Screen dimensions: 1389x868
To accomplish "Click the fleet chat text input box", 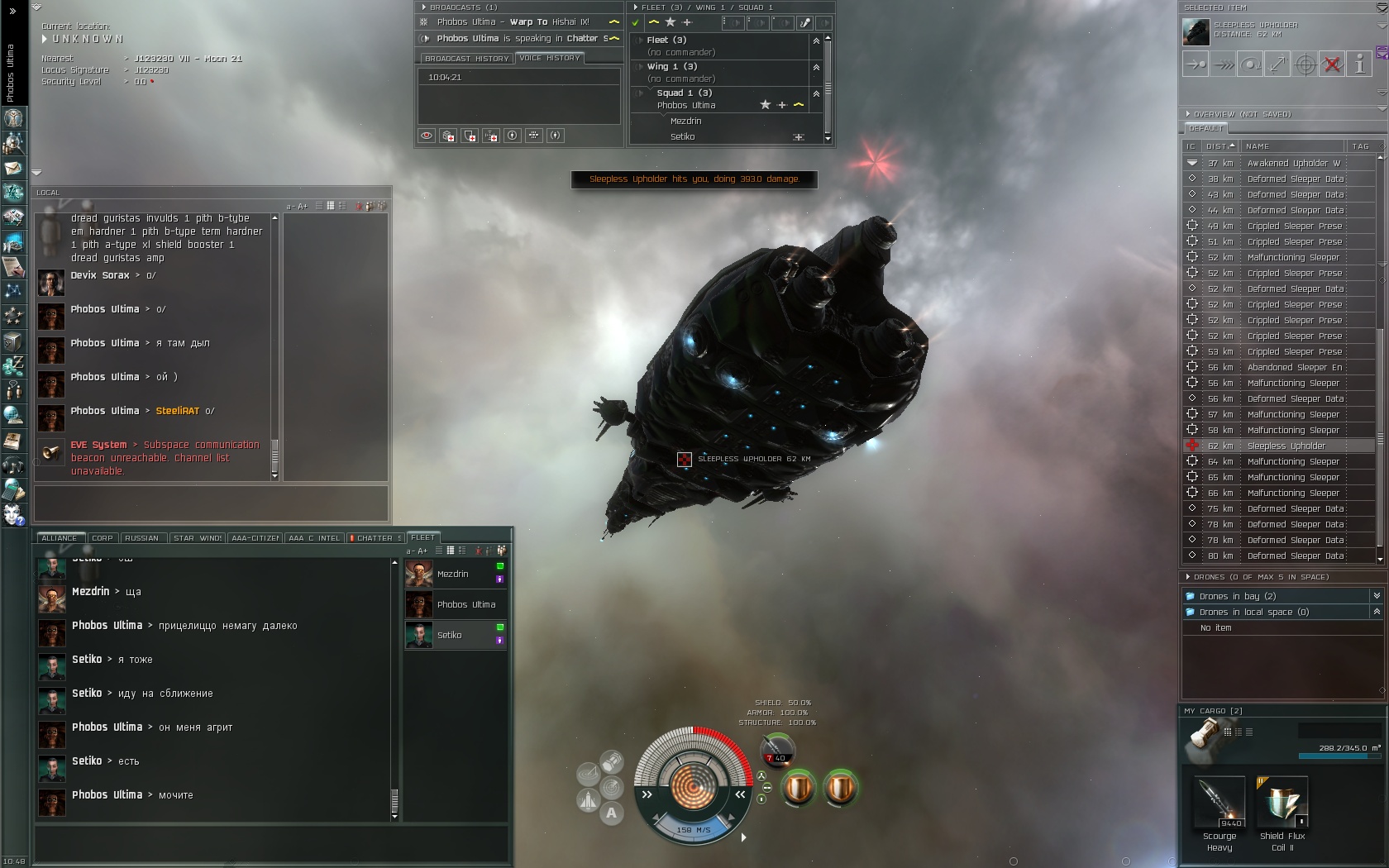I will pos(271,843).
